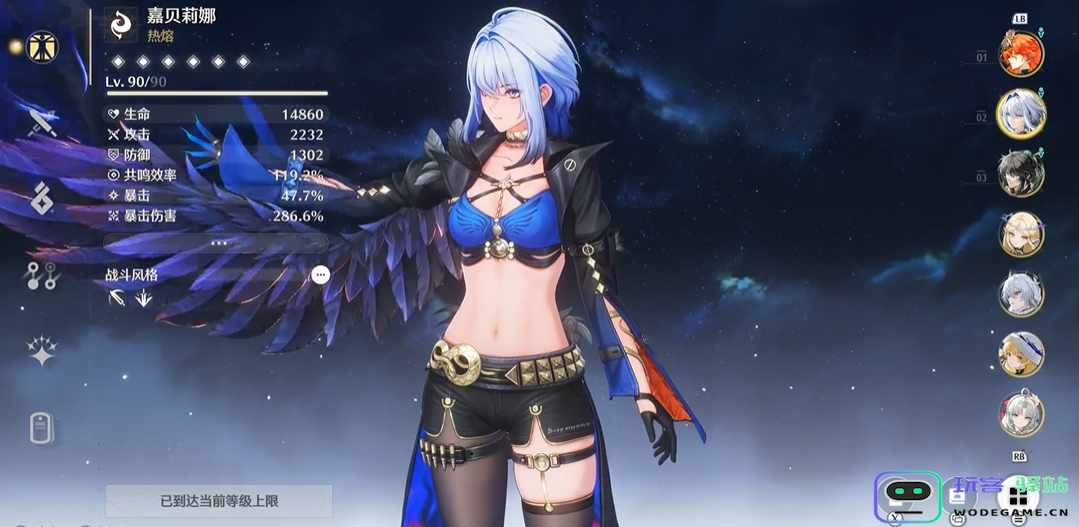The height and width of the screenshot is (527, 1079).
Task: Open the resonance chain sparkle-star tab
Action: [x=41, y=351]
